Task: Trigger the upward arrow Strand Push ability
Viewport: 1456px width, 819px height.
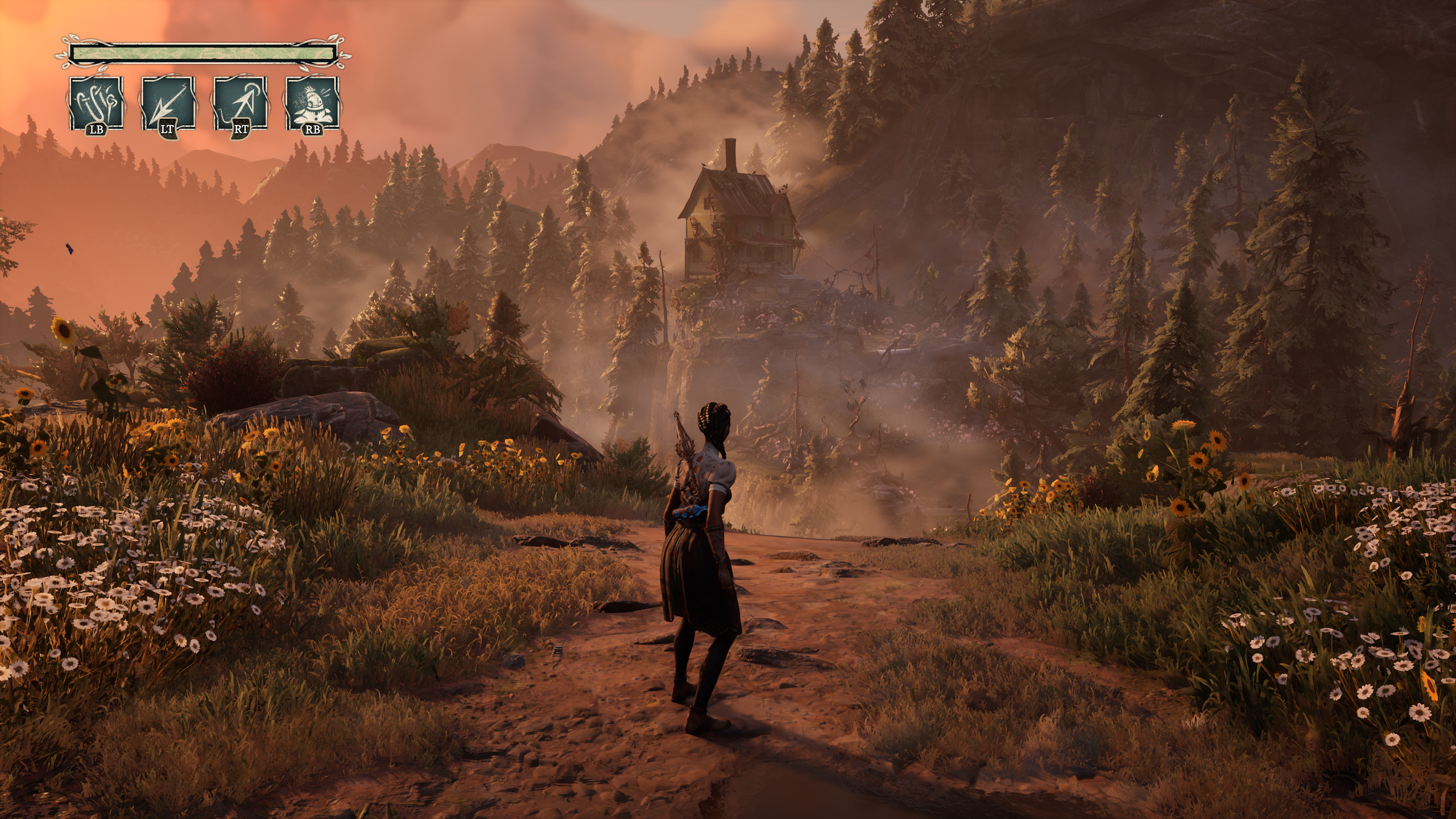Action: point(240,105)
